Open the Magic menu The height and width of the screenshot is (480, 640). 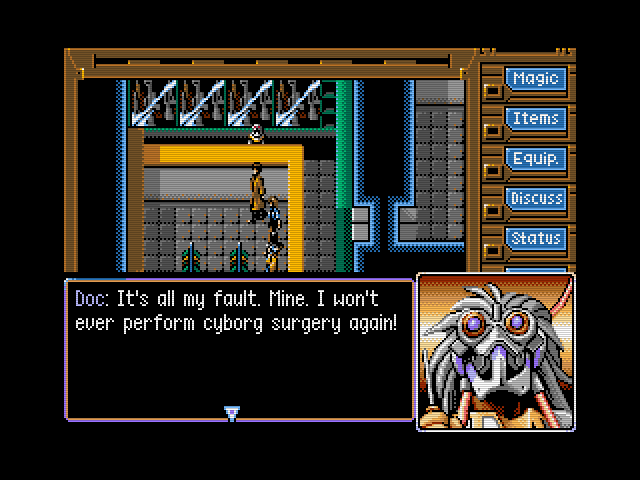click(535, 79)
